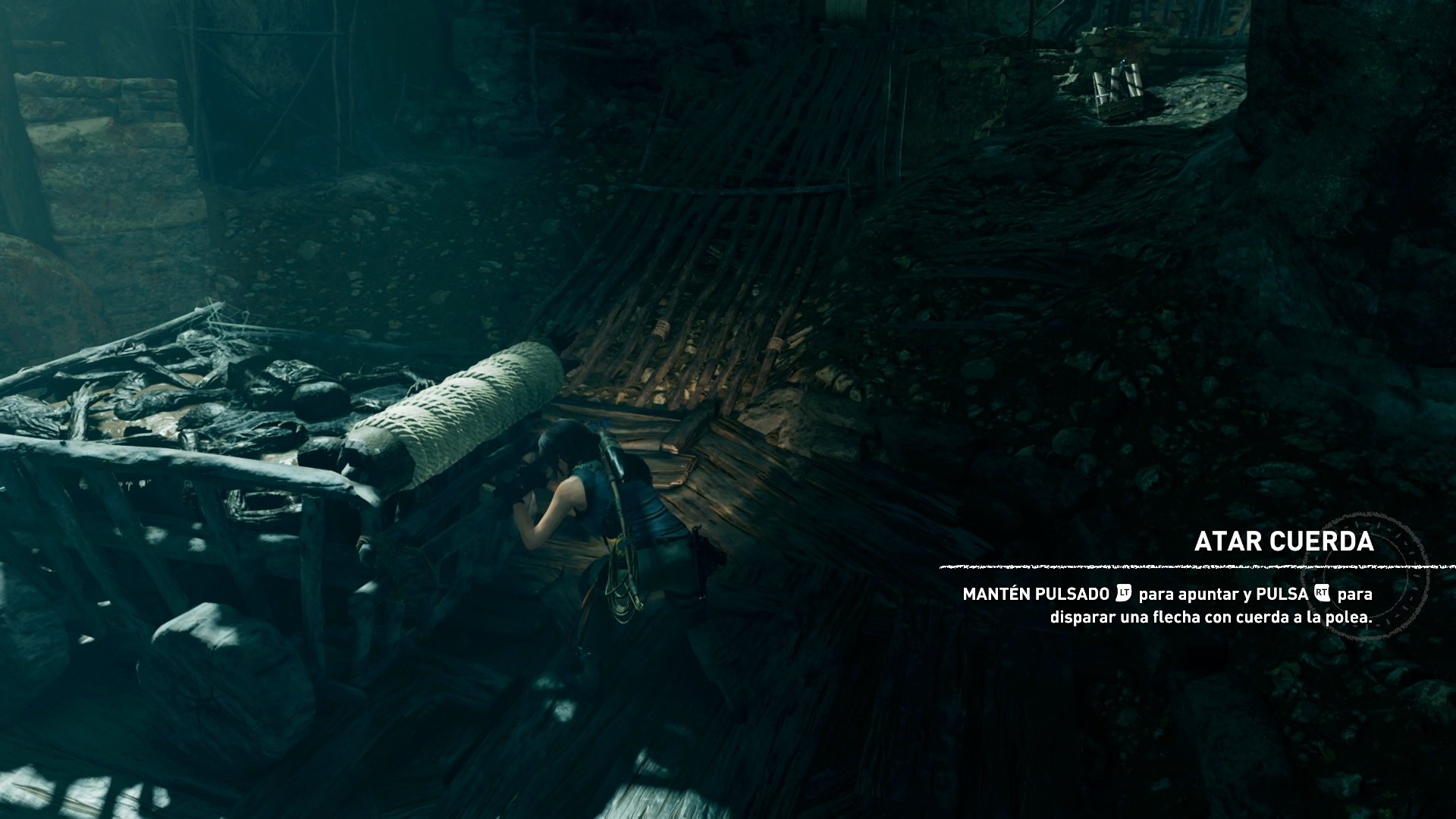1456x819 pixels.
Task: Click the phrase MANTÉN PULSADO
Action: click(1039, 593)
